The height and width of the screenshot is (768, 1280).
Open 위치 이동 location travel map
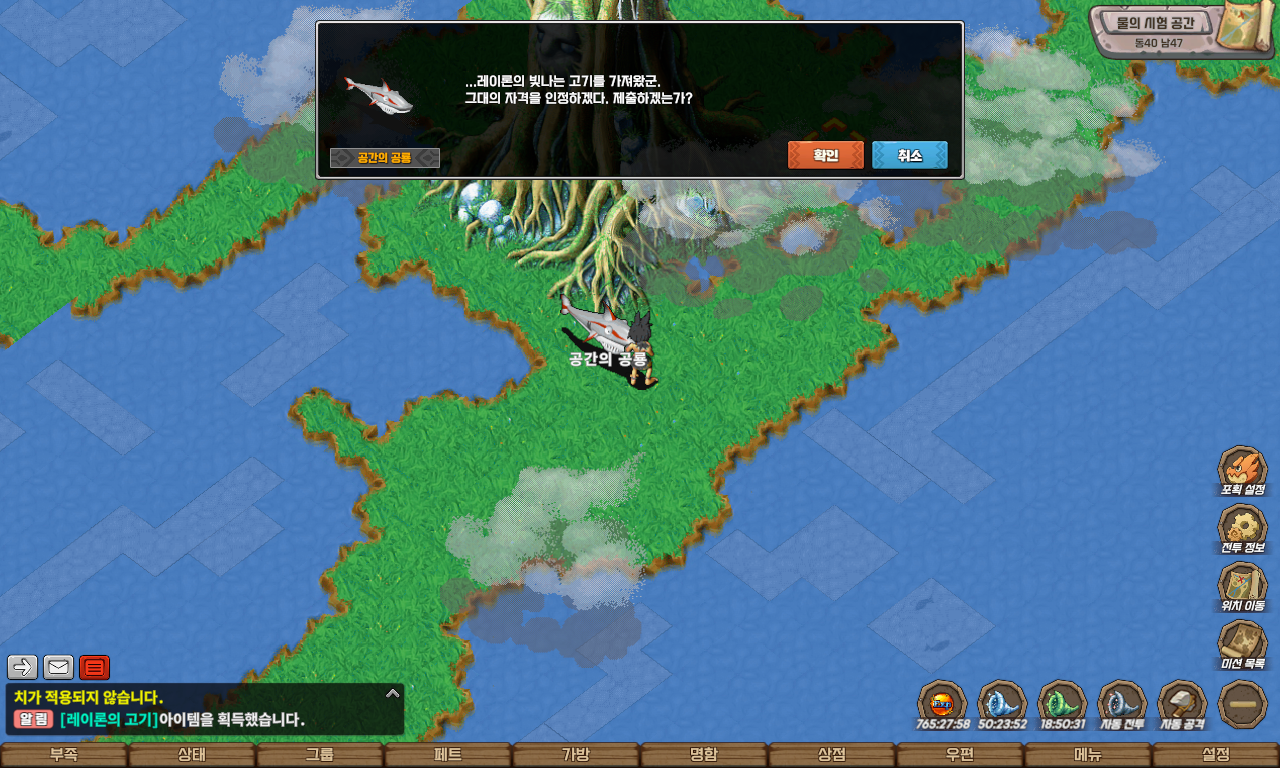tap(1242, 586)
